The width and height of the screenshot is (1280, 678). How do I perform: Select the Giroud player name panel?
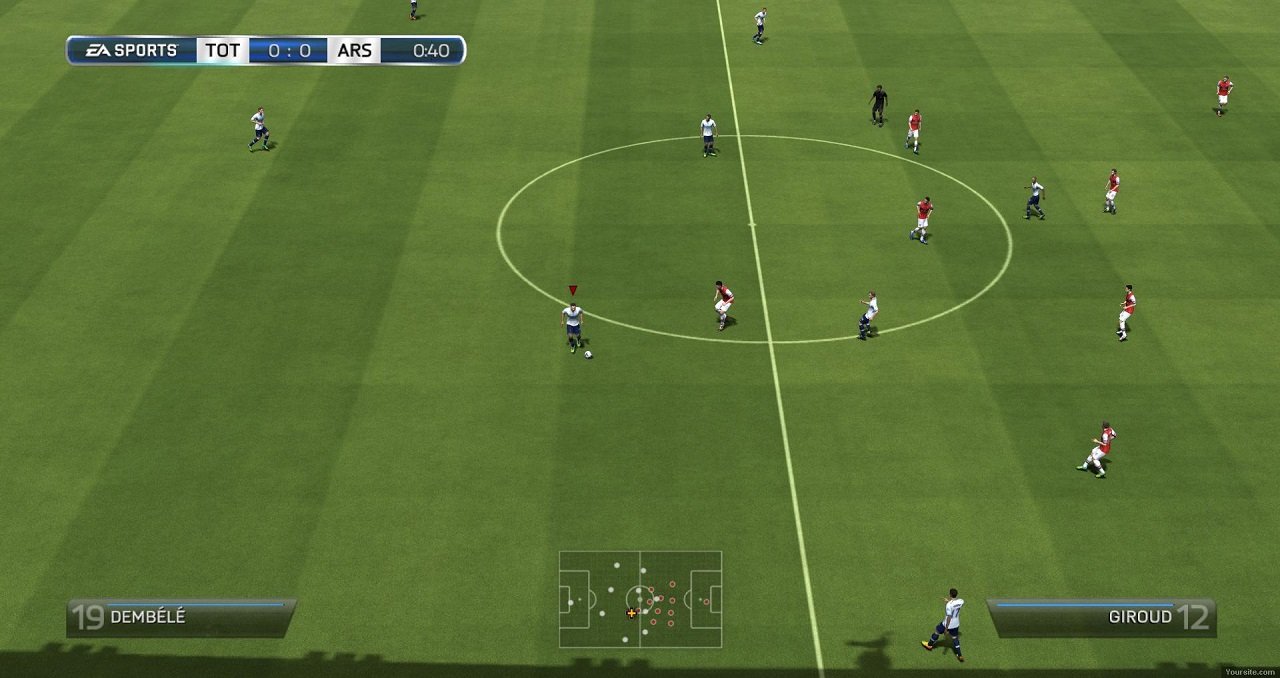point(1101,617)
